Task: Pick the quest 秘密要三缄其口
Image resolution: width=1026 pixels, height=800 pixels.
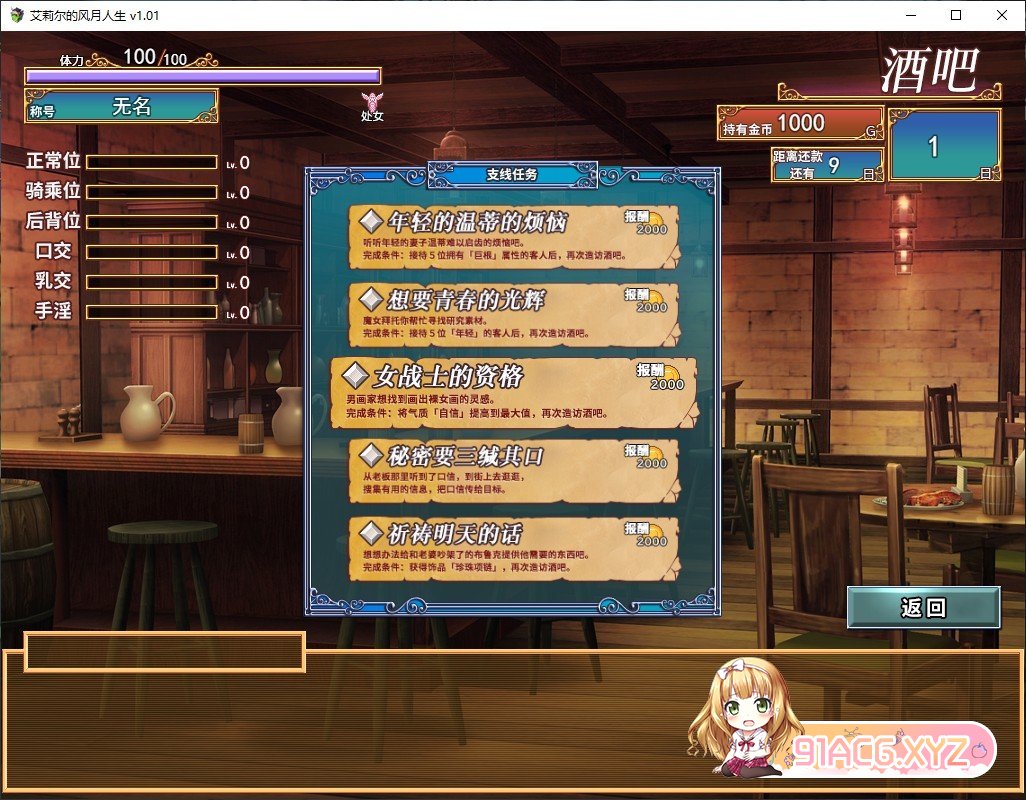Action: coord(512,471)
